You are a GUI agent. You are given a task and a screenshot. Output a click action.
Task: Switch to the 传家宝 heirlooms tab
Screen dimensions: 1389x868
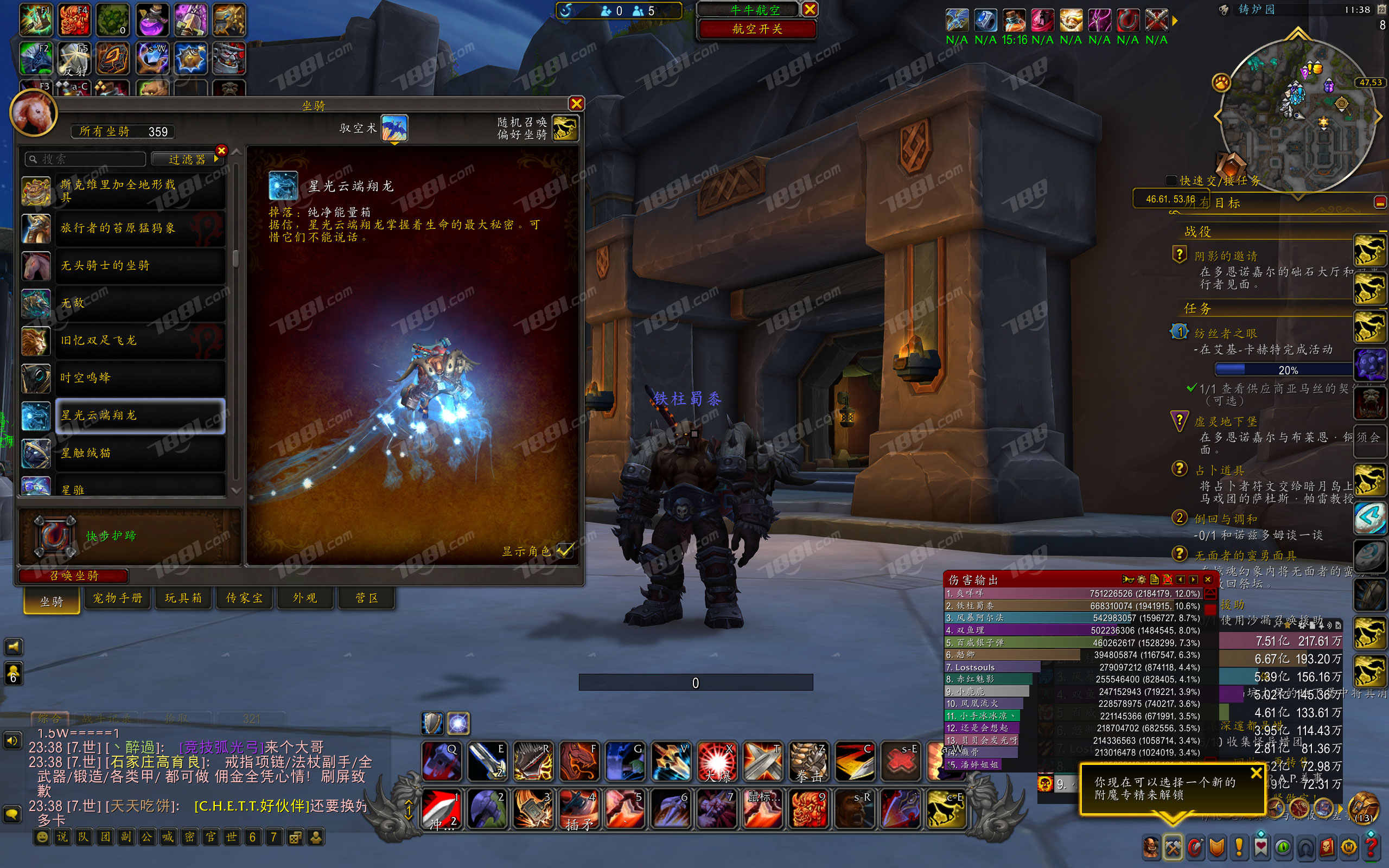pos(245,598)
